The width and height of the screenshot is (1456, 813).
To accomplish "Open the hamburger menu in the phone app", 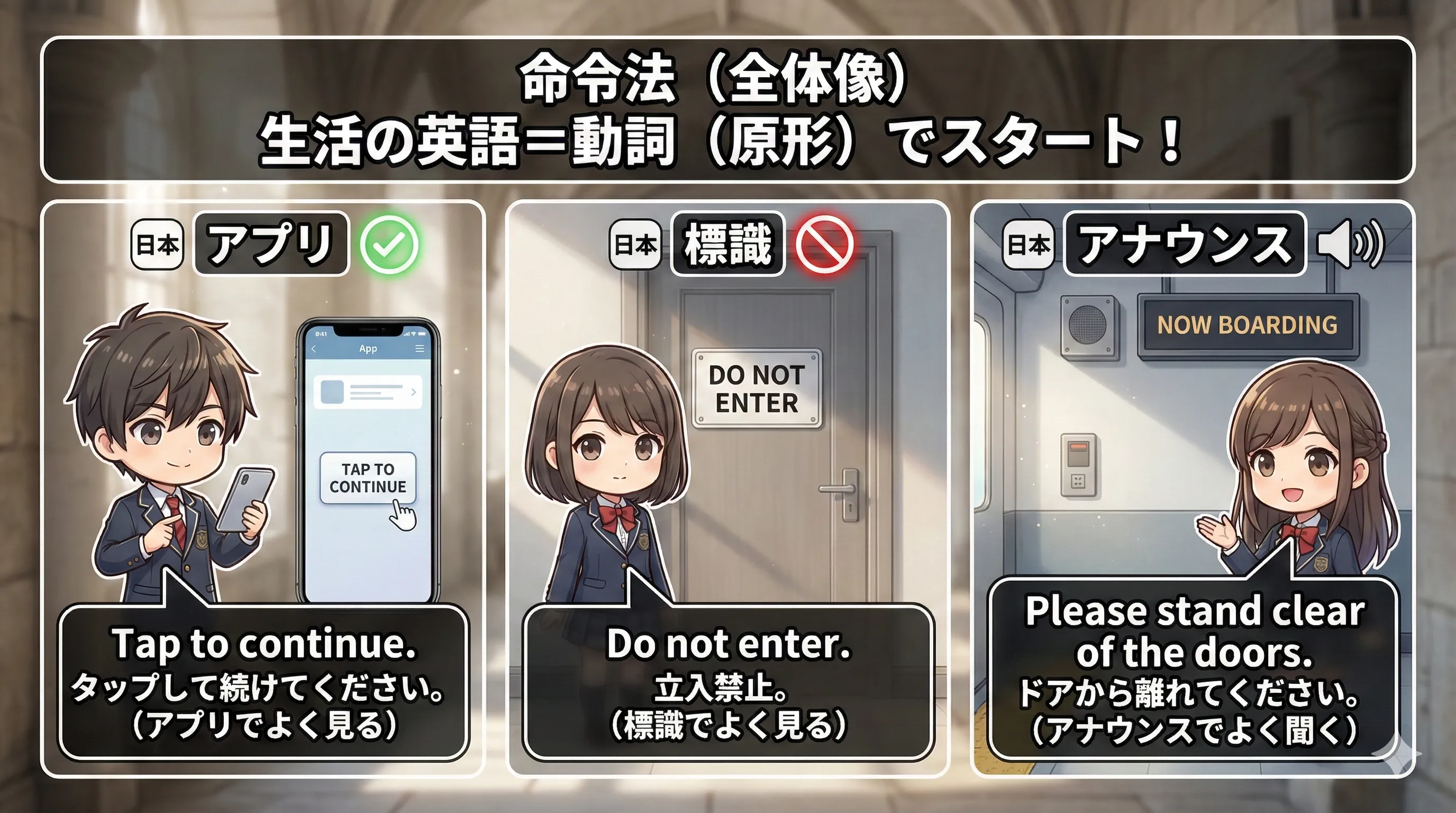I will pos(420,349).
